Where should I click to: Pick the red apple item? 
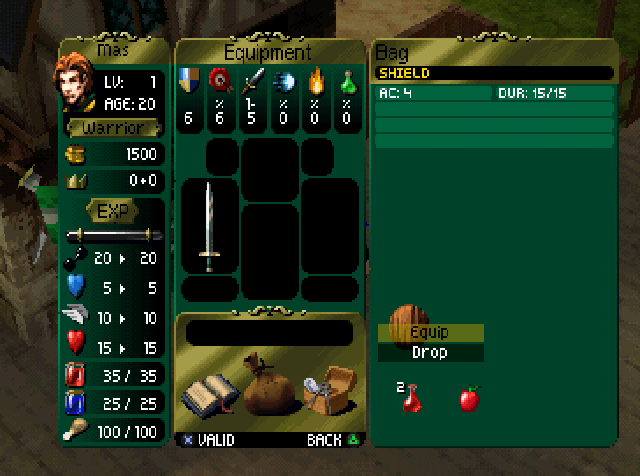pyautogui.click(x=468, y=399)
